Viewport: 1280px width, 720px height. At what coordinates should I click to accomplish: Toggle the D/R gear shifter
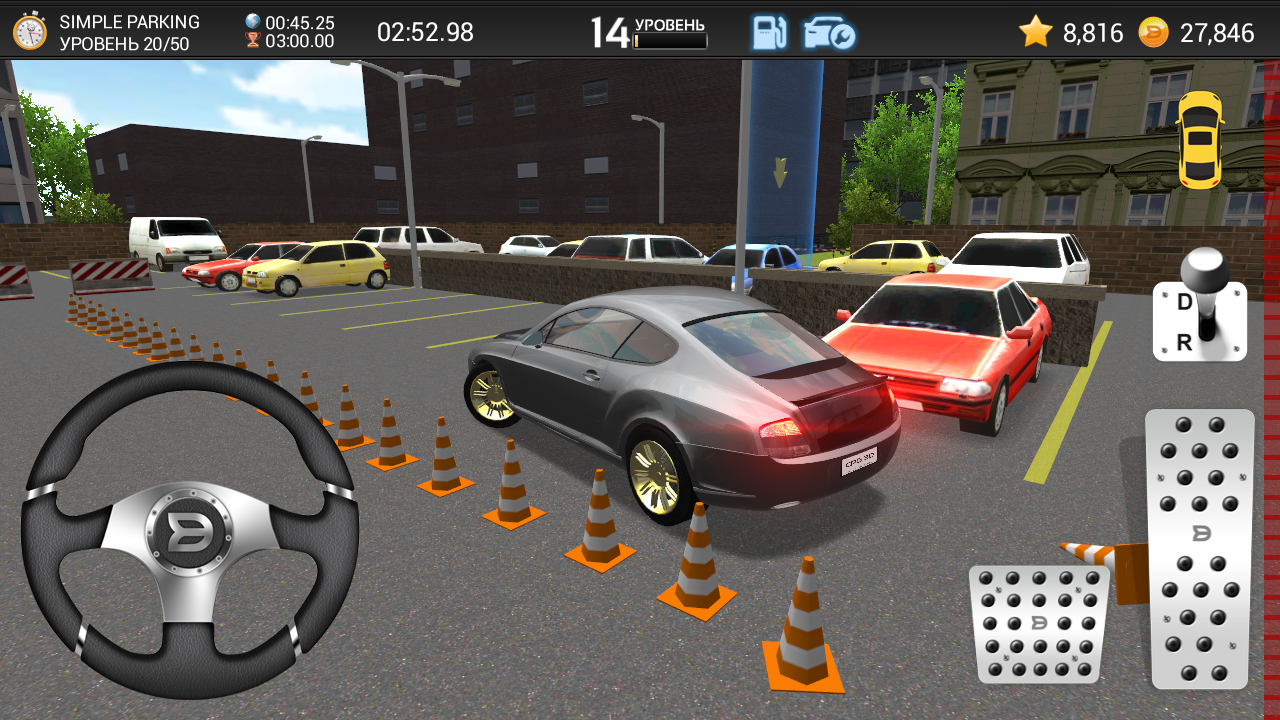[x=1200, y=310]
